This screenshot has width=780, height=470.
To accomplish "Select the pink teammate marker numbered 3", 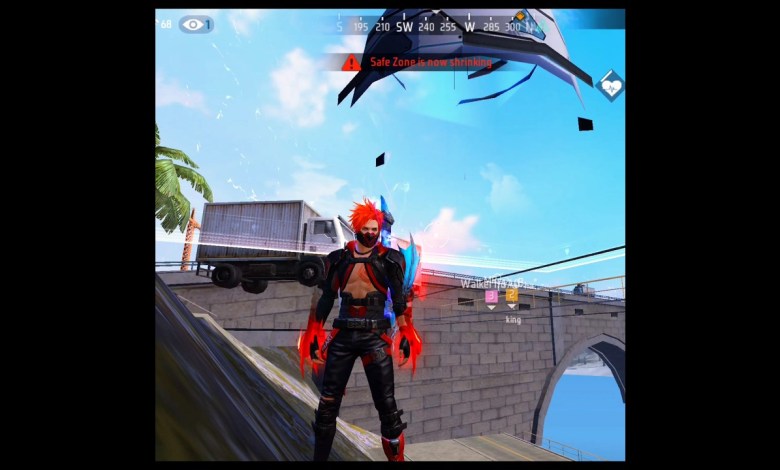I will click(491, 296).
